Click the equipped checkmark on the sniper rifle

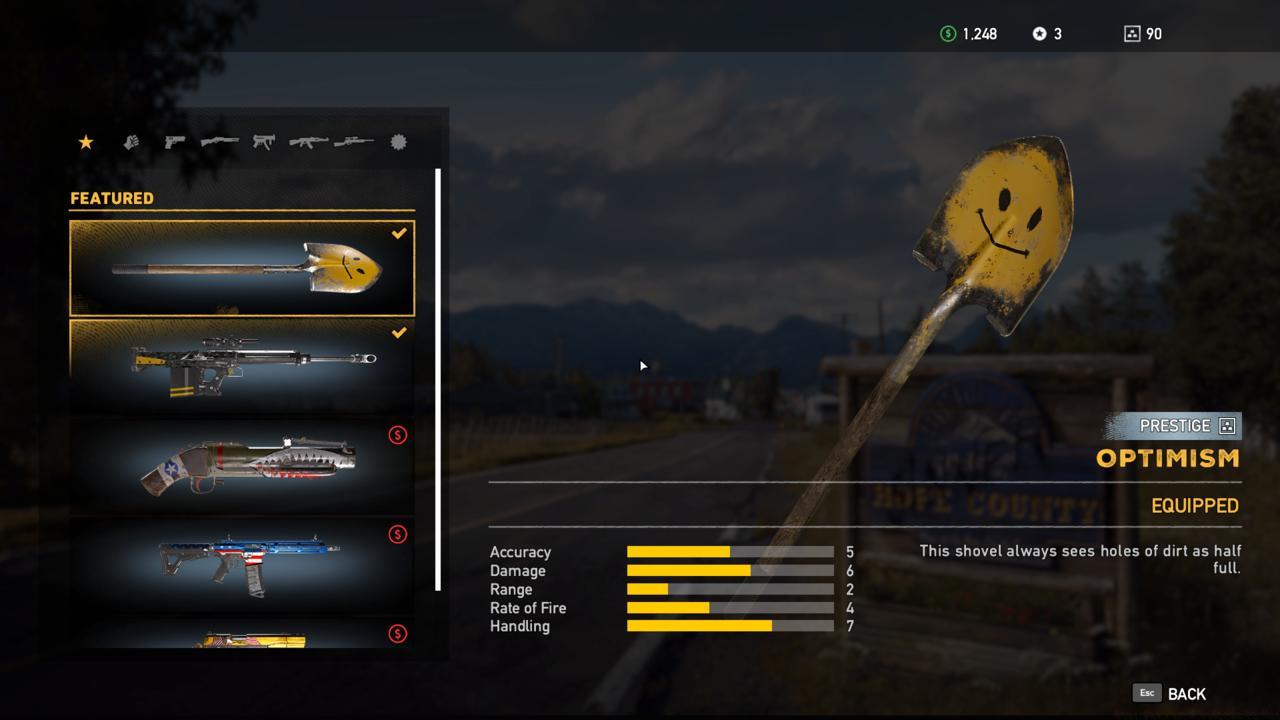coord(398,333)
